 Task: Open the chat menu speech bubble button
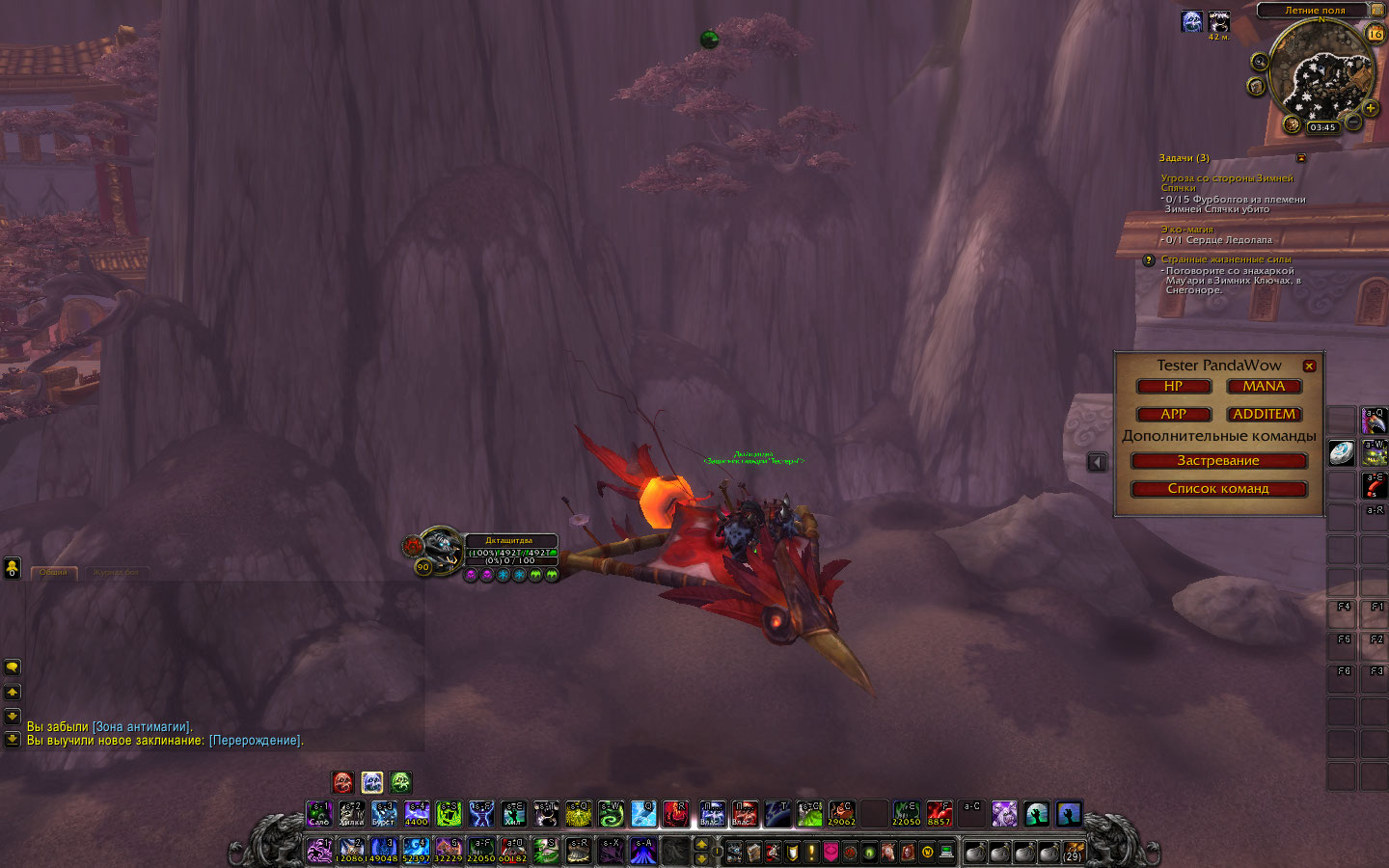pos(13,667)
